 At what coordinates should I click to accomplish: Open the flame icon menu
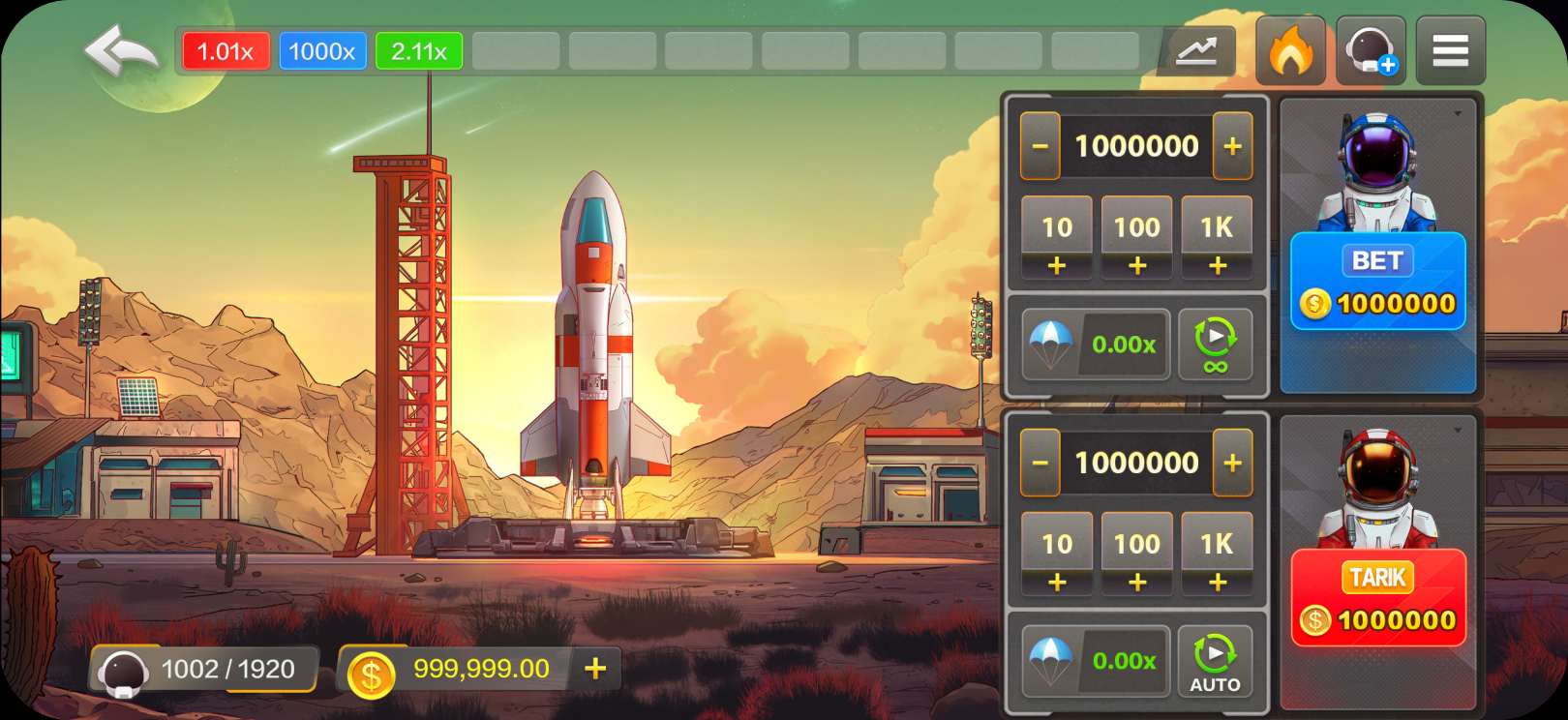(1290, 51)
